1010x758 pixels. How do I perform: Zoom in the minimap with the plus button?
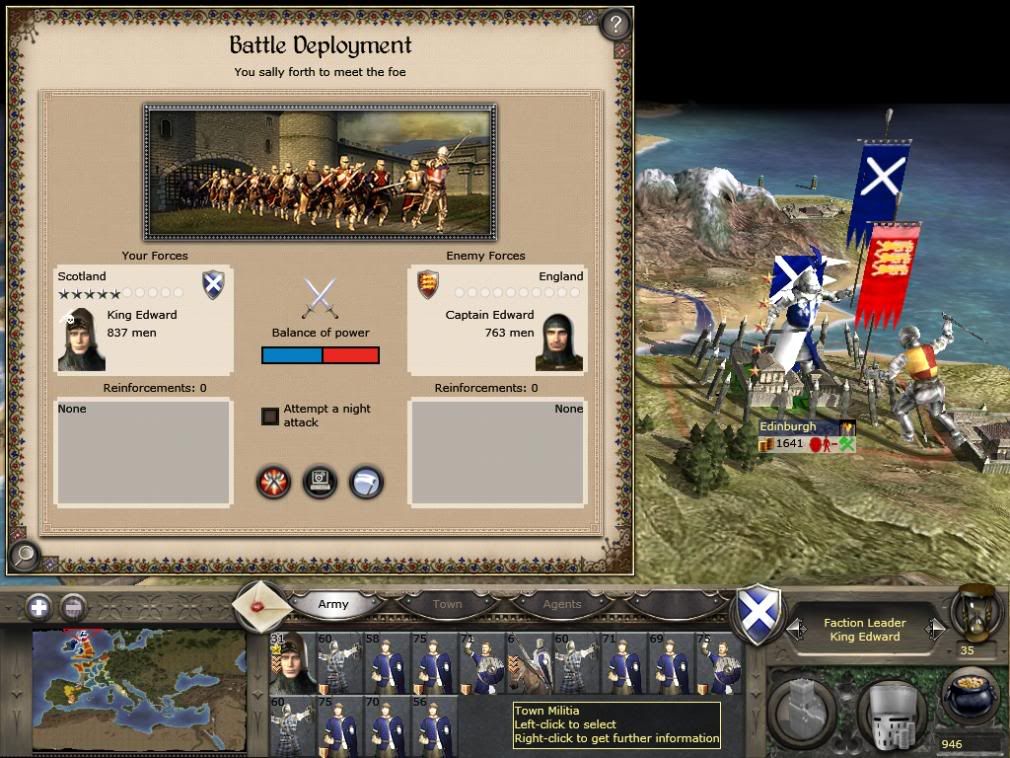tap(39, 606)
